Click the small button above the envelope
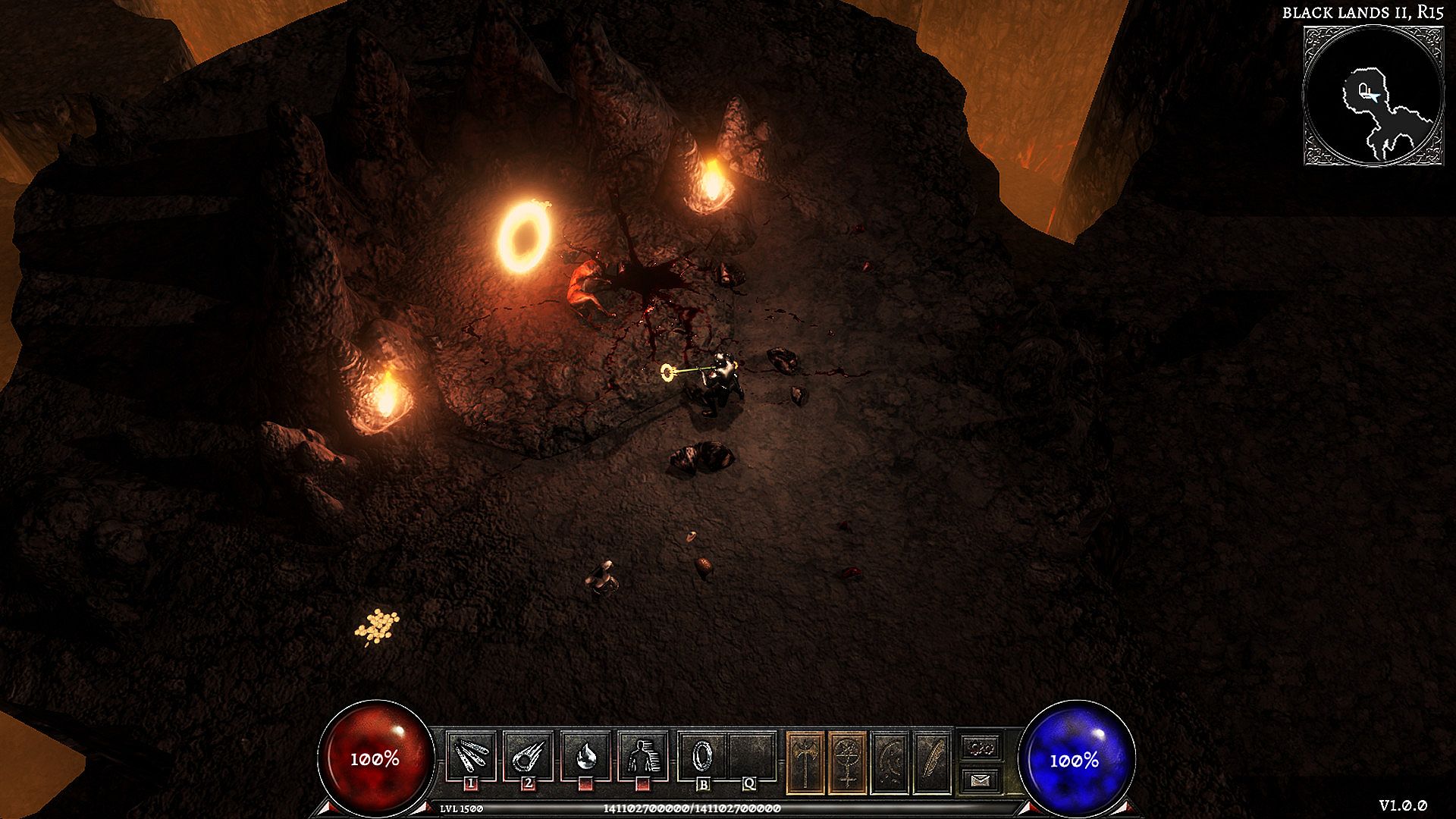 click(x=981, y=748)
